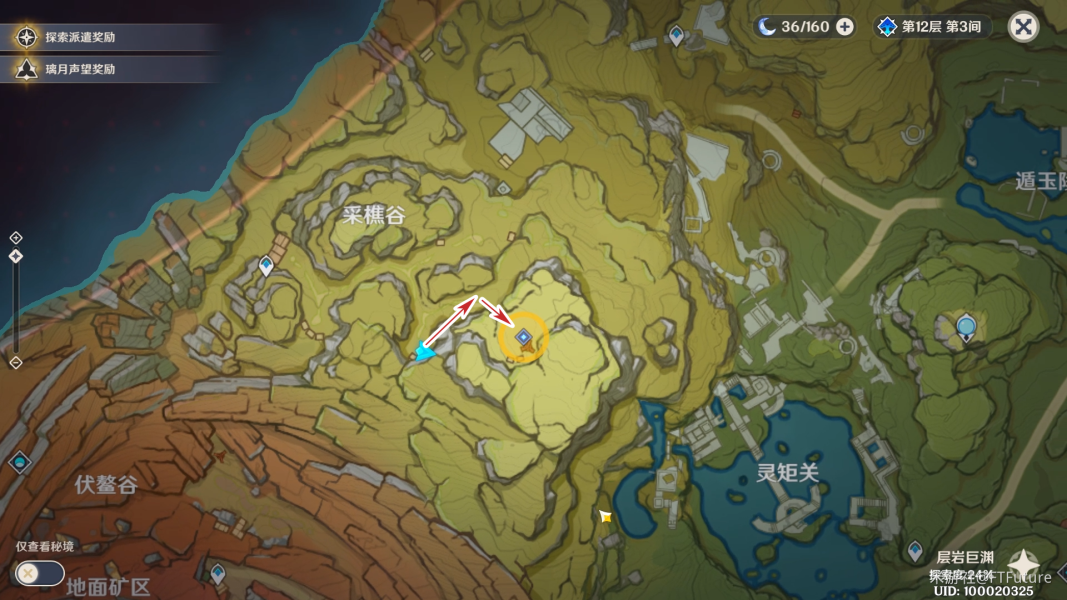
Task: Zoom out using the map slider's bottom button
Action: point(16,362)
